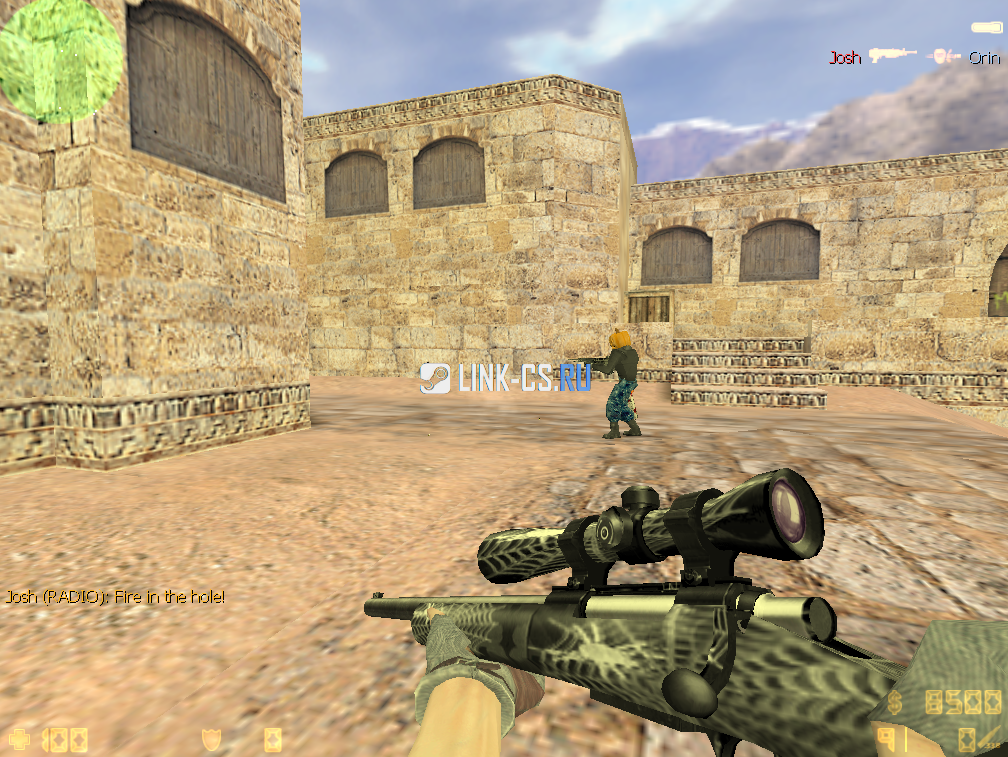Click Josh's 'Fire in the hole!' radio message
The image size is (1008, 757).
click(115, 597)
